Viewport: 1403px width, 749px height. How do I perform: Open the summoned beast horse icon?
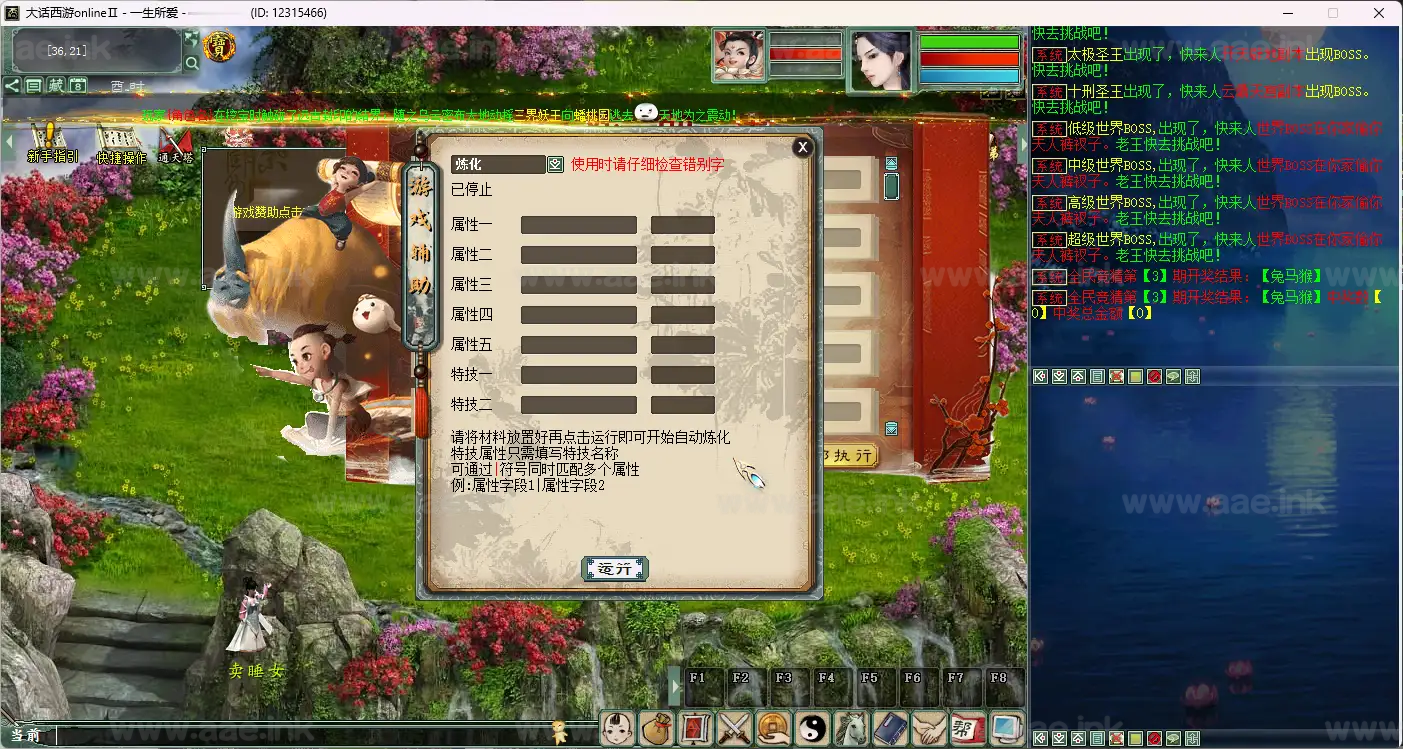849,728
